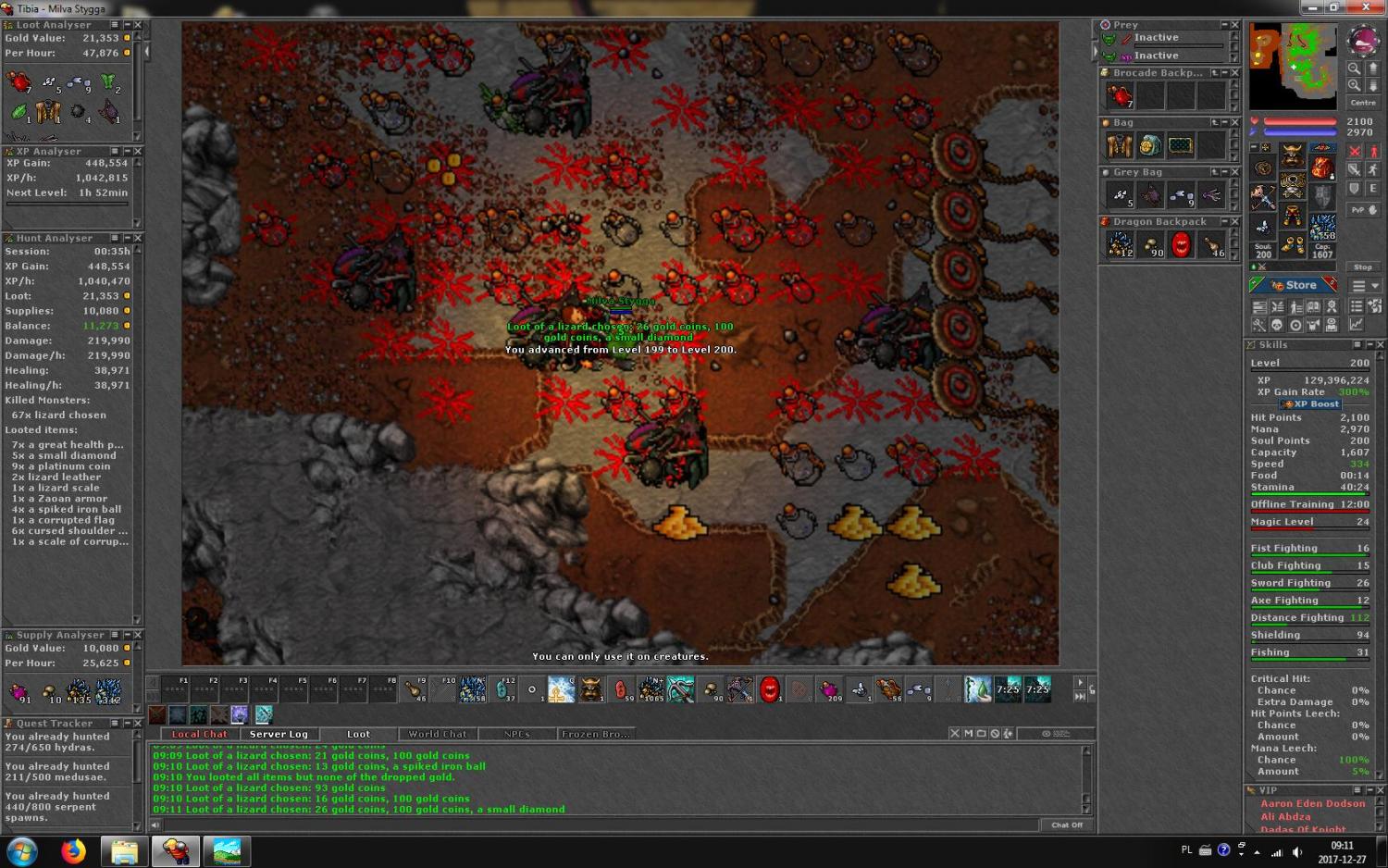
Task: Select the red item in Brocade Backpack
Action: (1120, 95)
